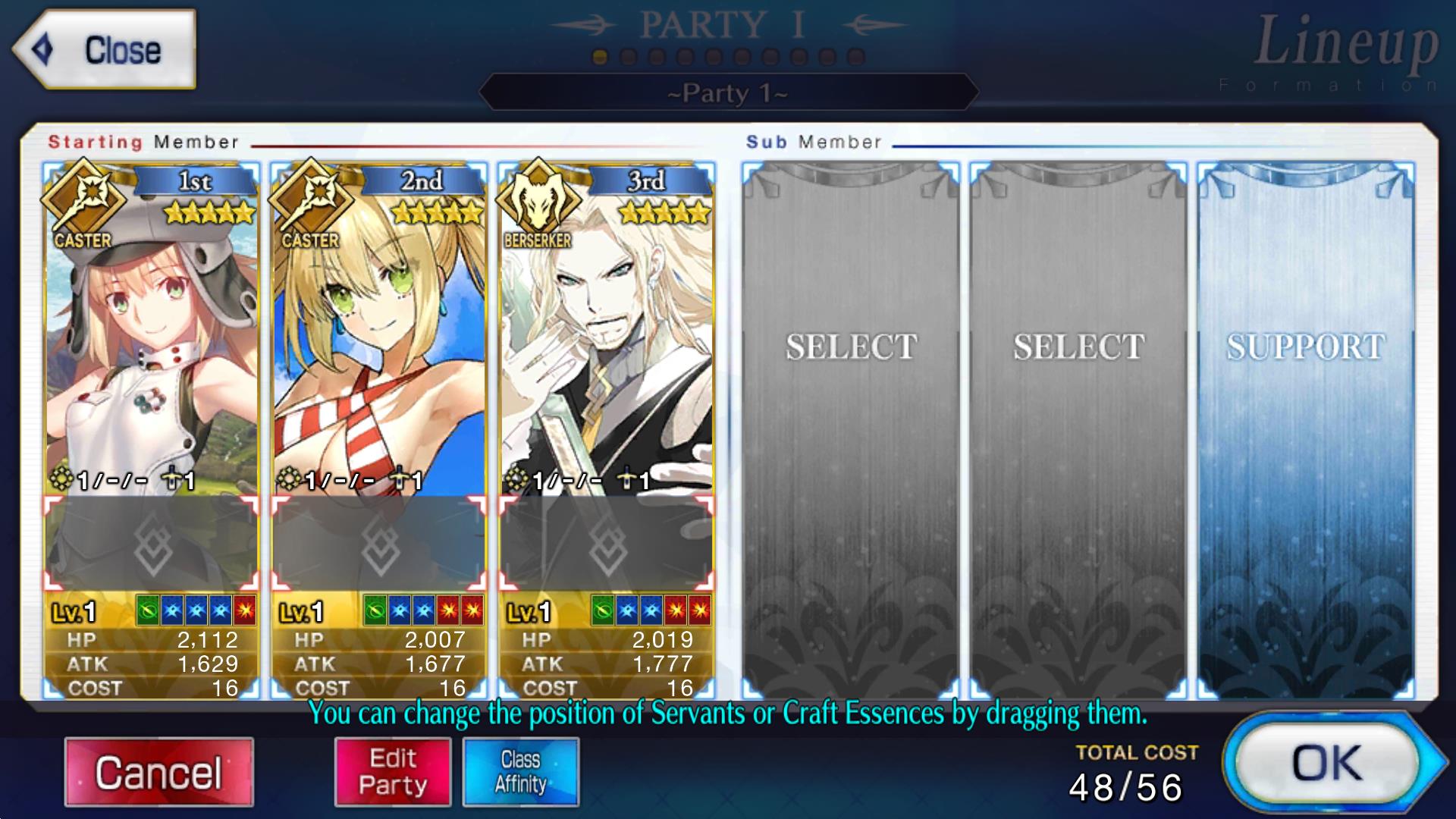Select the first yellow party dot indicator
This screenshot has width=1456, height=819.
point(599,55)
